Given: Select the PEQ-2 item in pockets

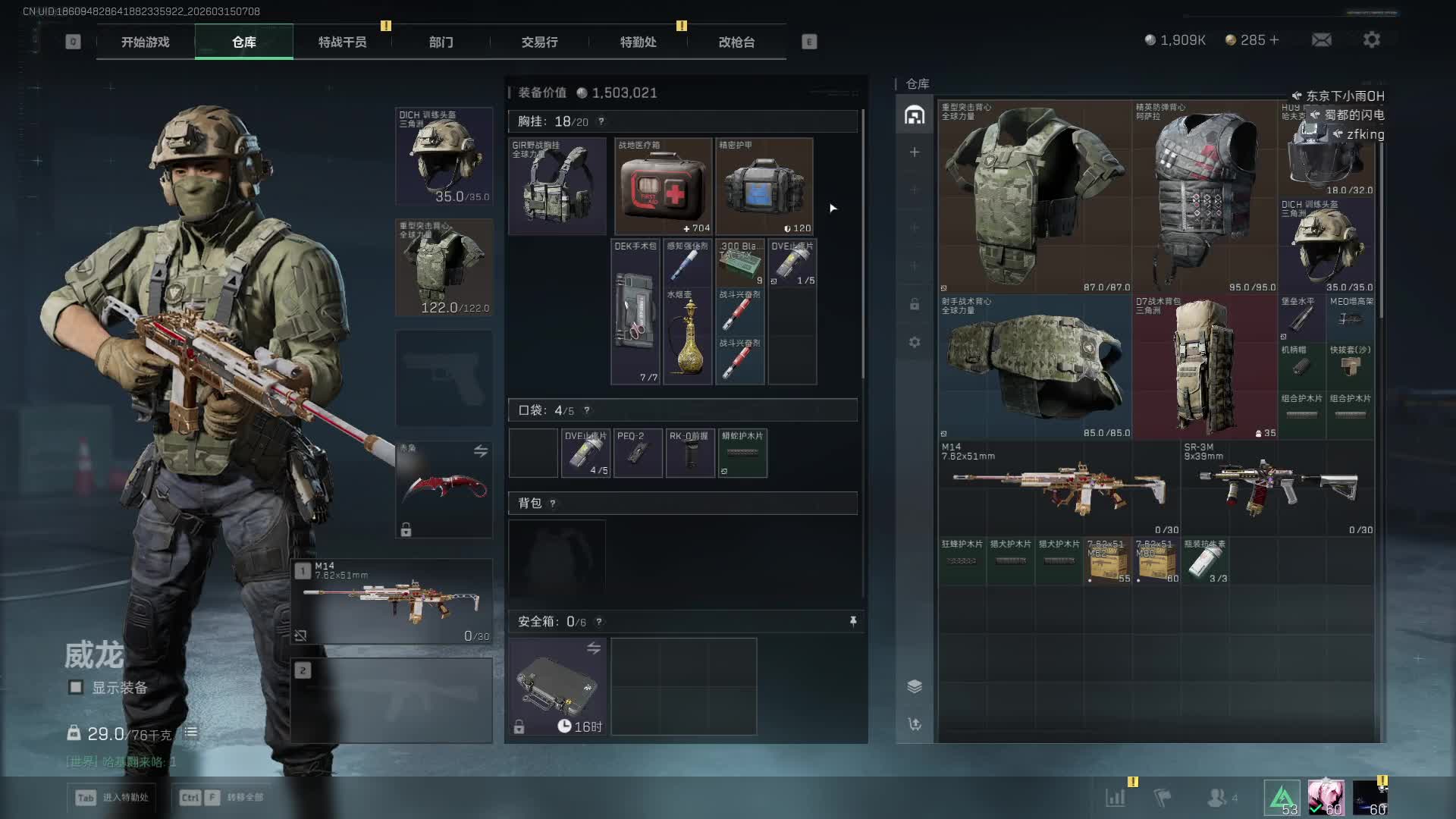Looking at the screenshot, I should click(x=638, y=453).
